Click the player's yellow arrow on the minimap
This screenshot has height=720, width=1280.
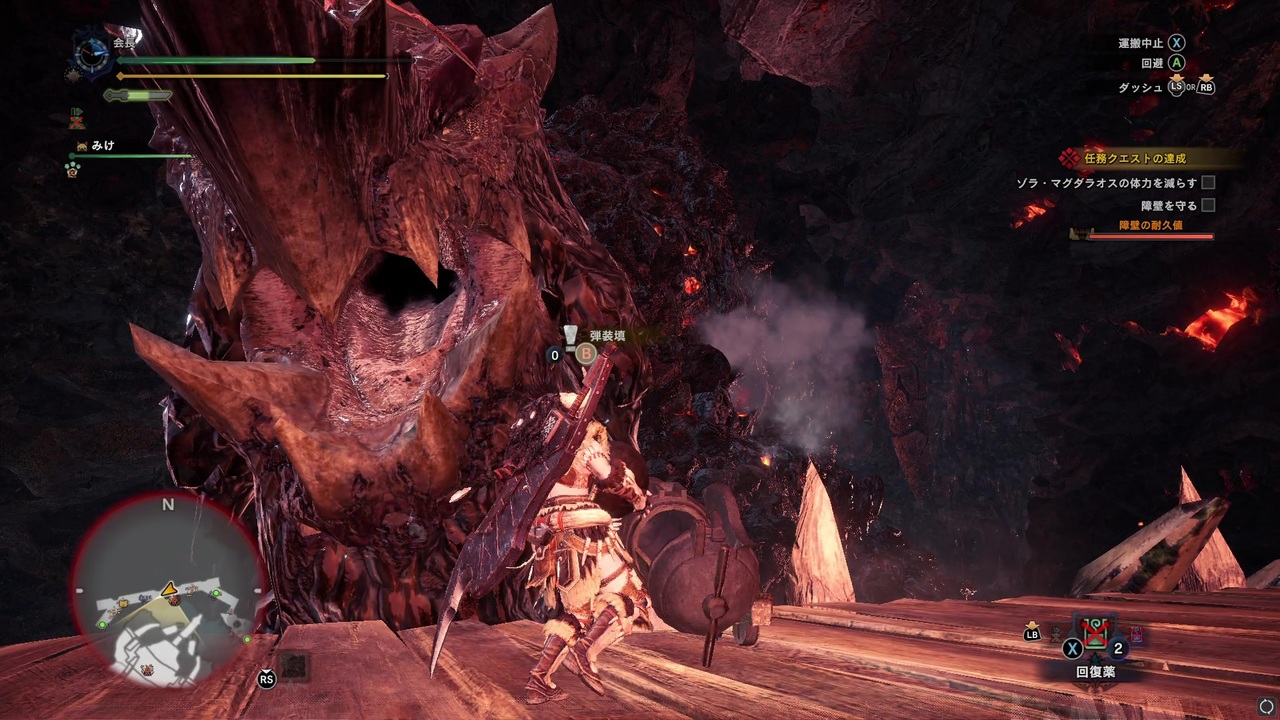point(170,588)
